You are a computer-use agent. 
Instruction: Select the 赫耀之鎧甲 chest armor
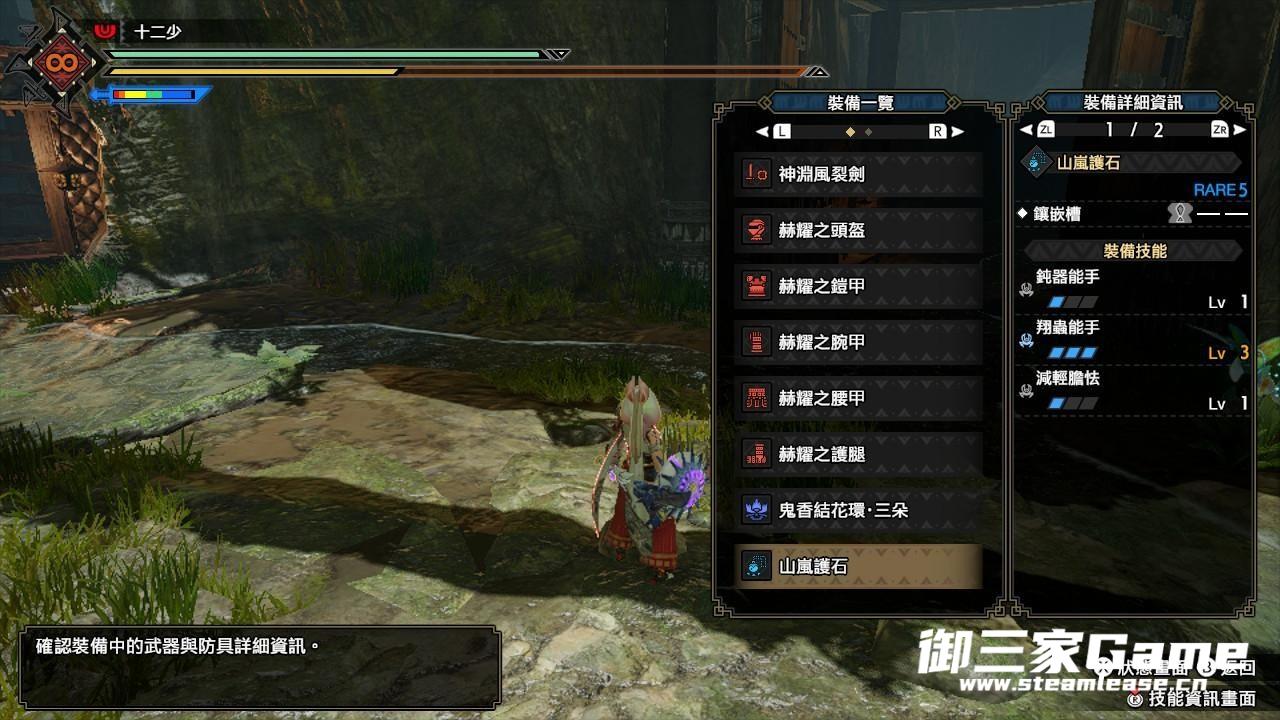pos(858,286)
